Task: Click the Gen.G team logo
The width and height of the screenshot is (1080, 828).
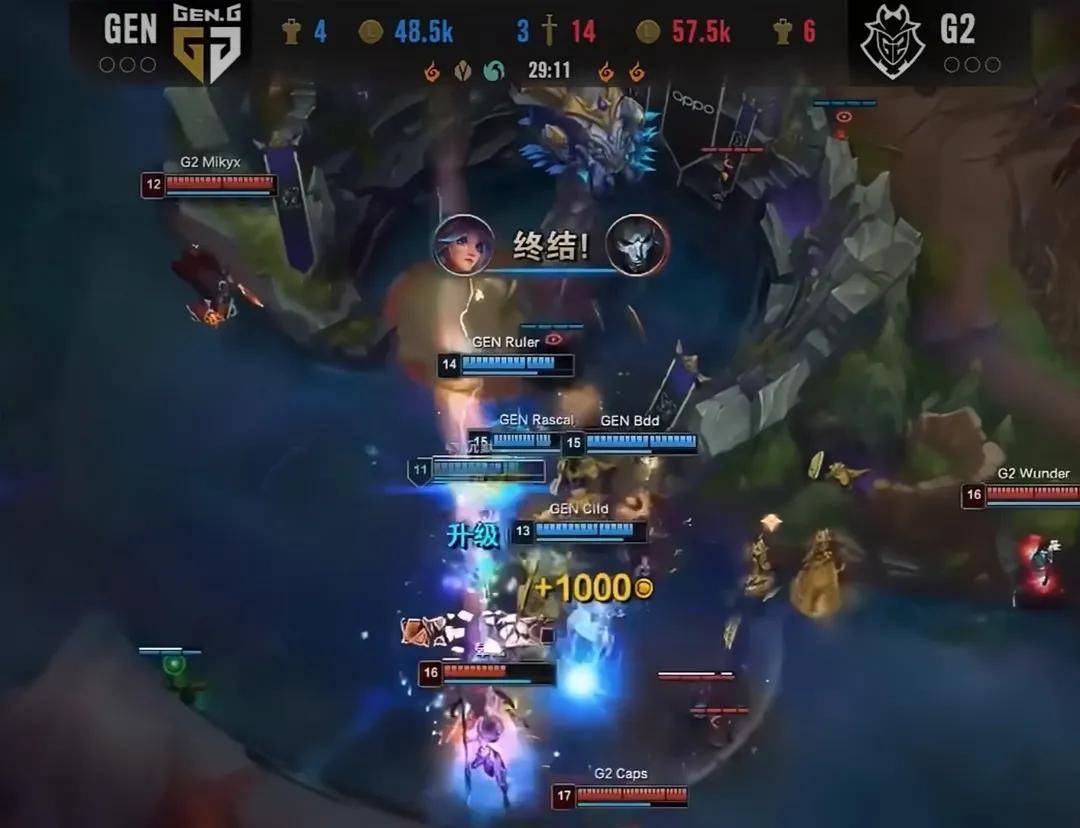Action: [208, 42]
